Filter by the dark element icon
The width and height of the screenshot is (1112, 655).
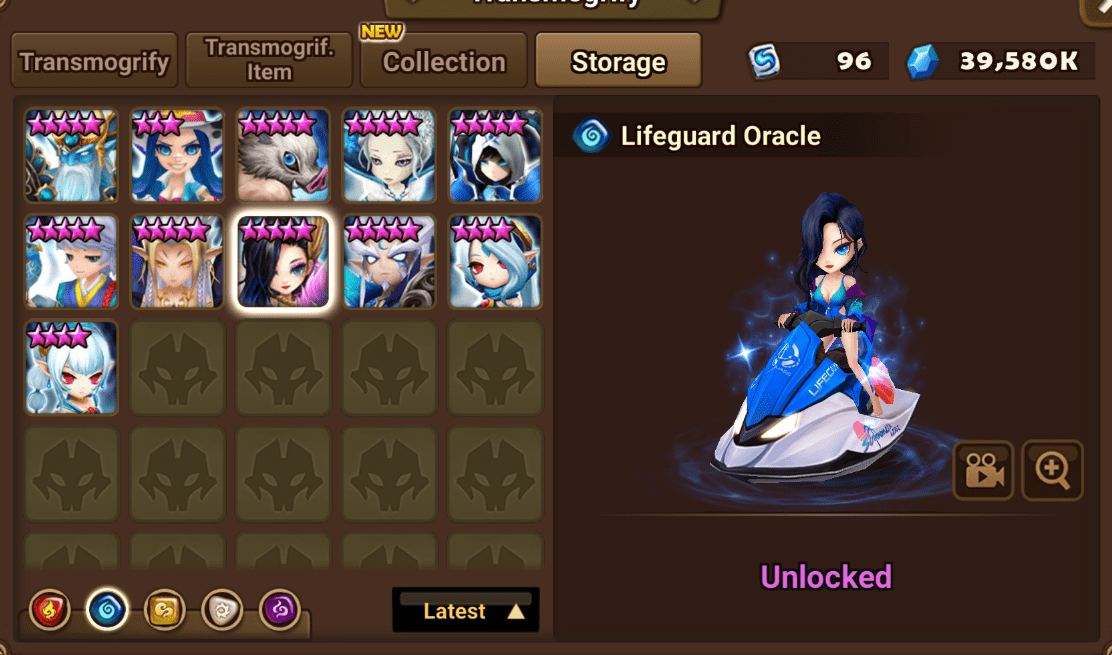(x=279, y=609)
